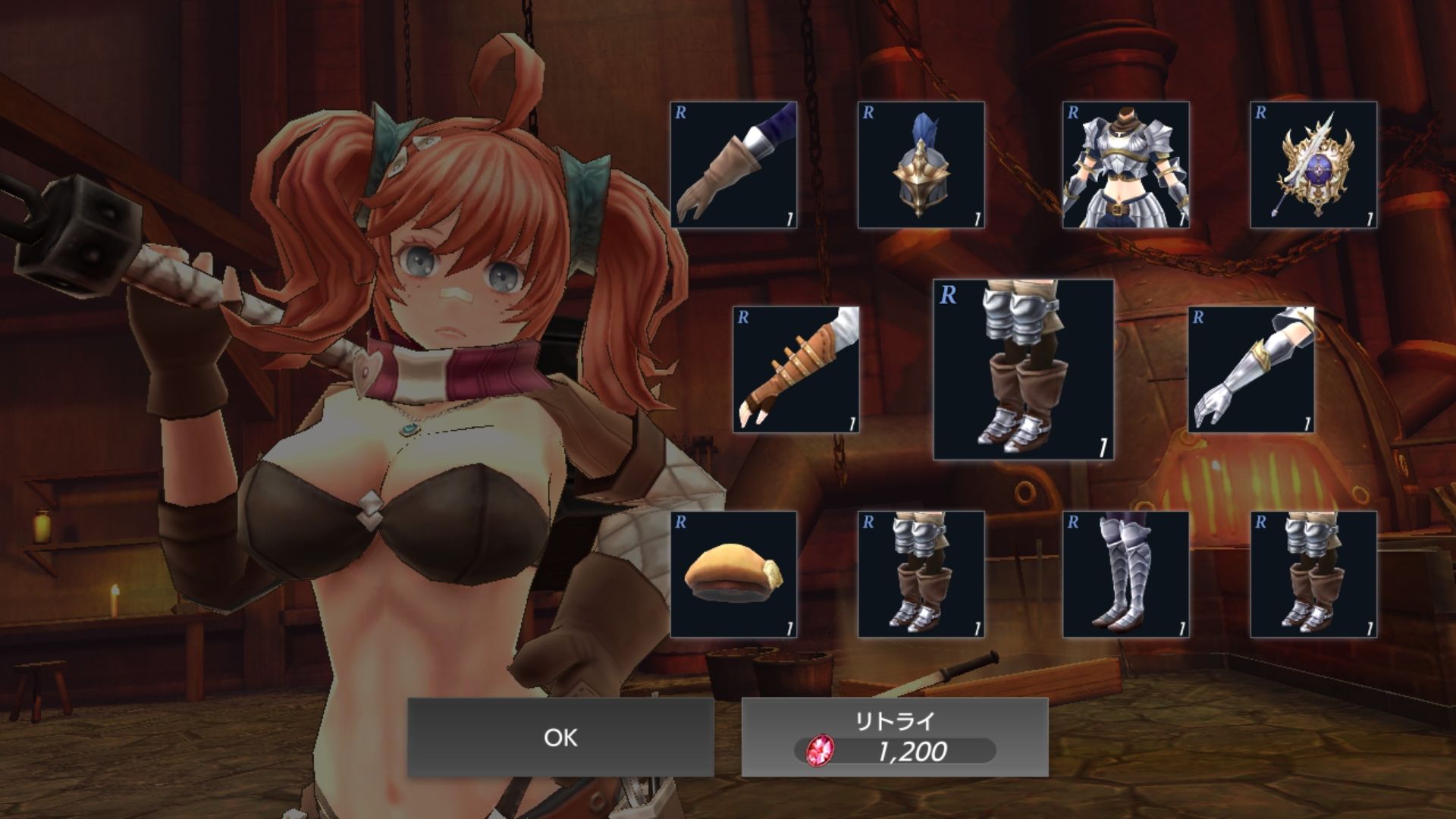Retry the draw for 1,200 gems

click(895, 737)
